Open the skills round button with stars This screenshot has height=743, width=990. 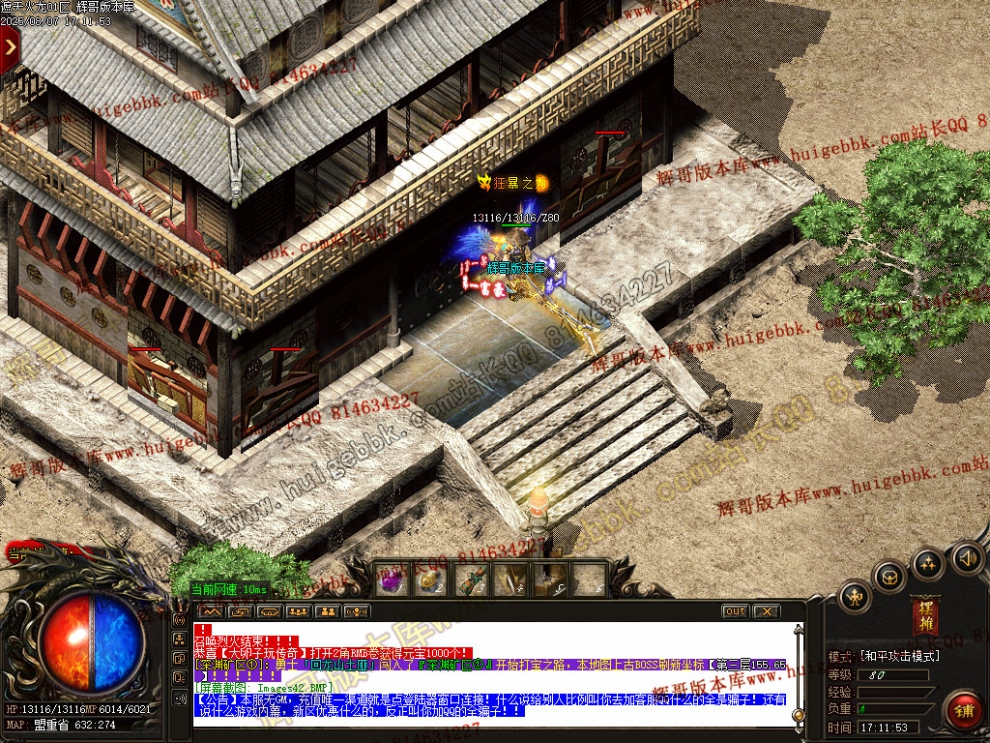pos(928,564)
